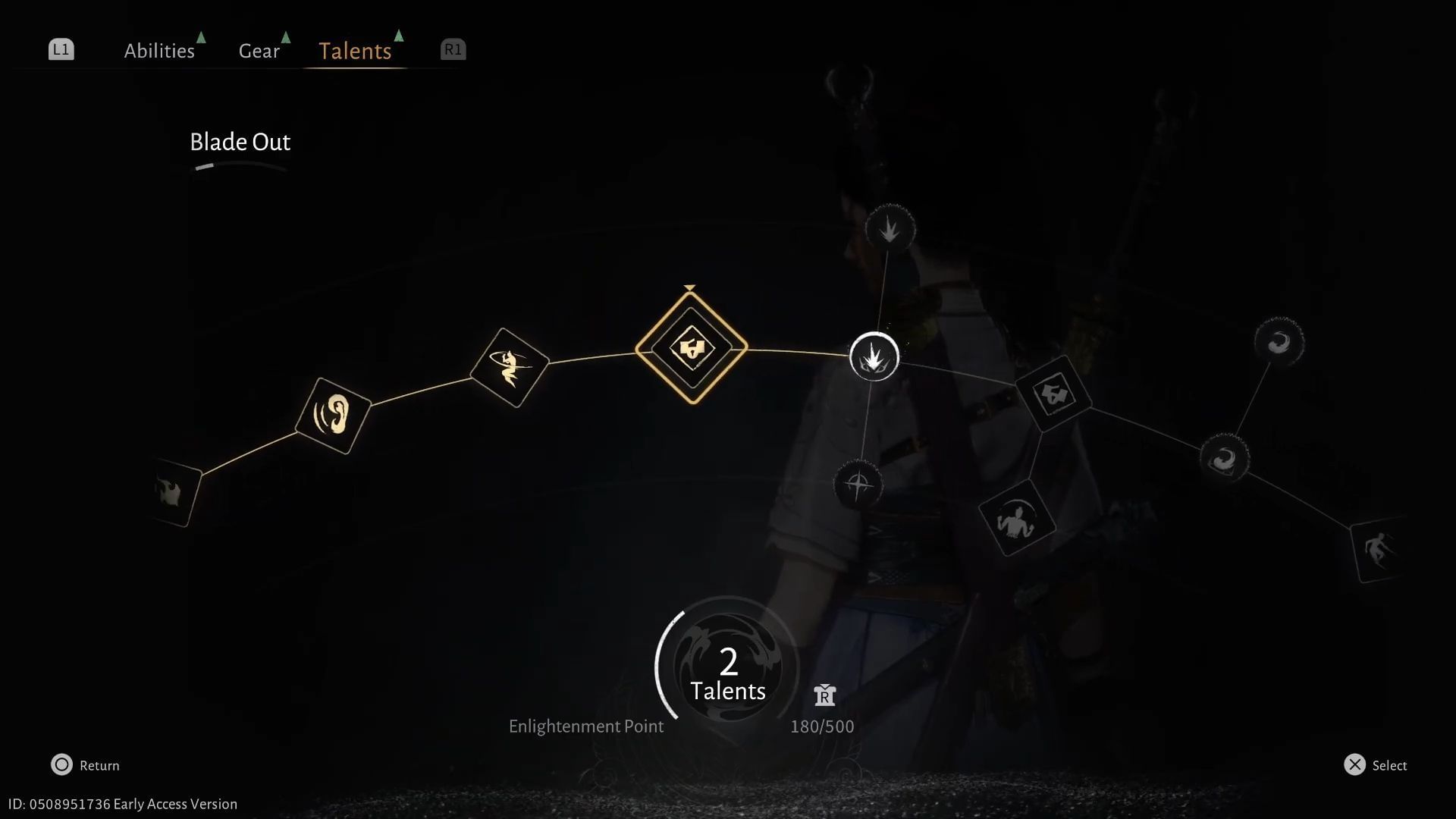Open the Gear tab
This screenshot has width=1456, height=819.
pos(259,50)
